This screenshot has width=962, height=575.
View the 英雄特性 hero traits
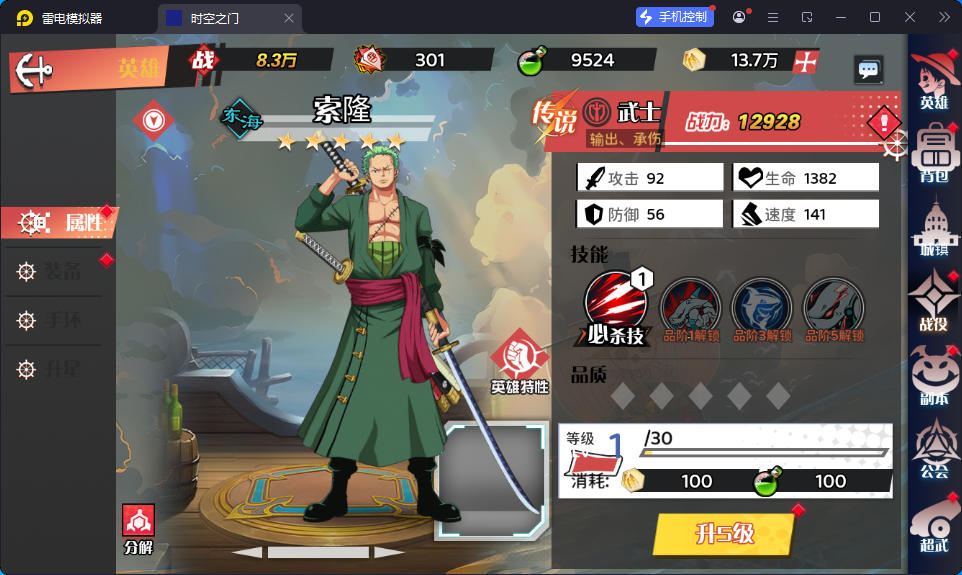[519, 361]
